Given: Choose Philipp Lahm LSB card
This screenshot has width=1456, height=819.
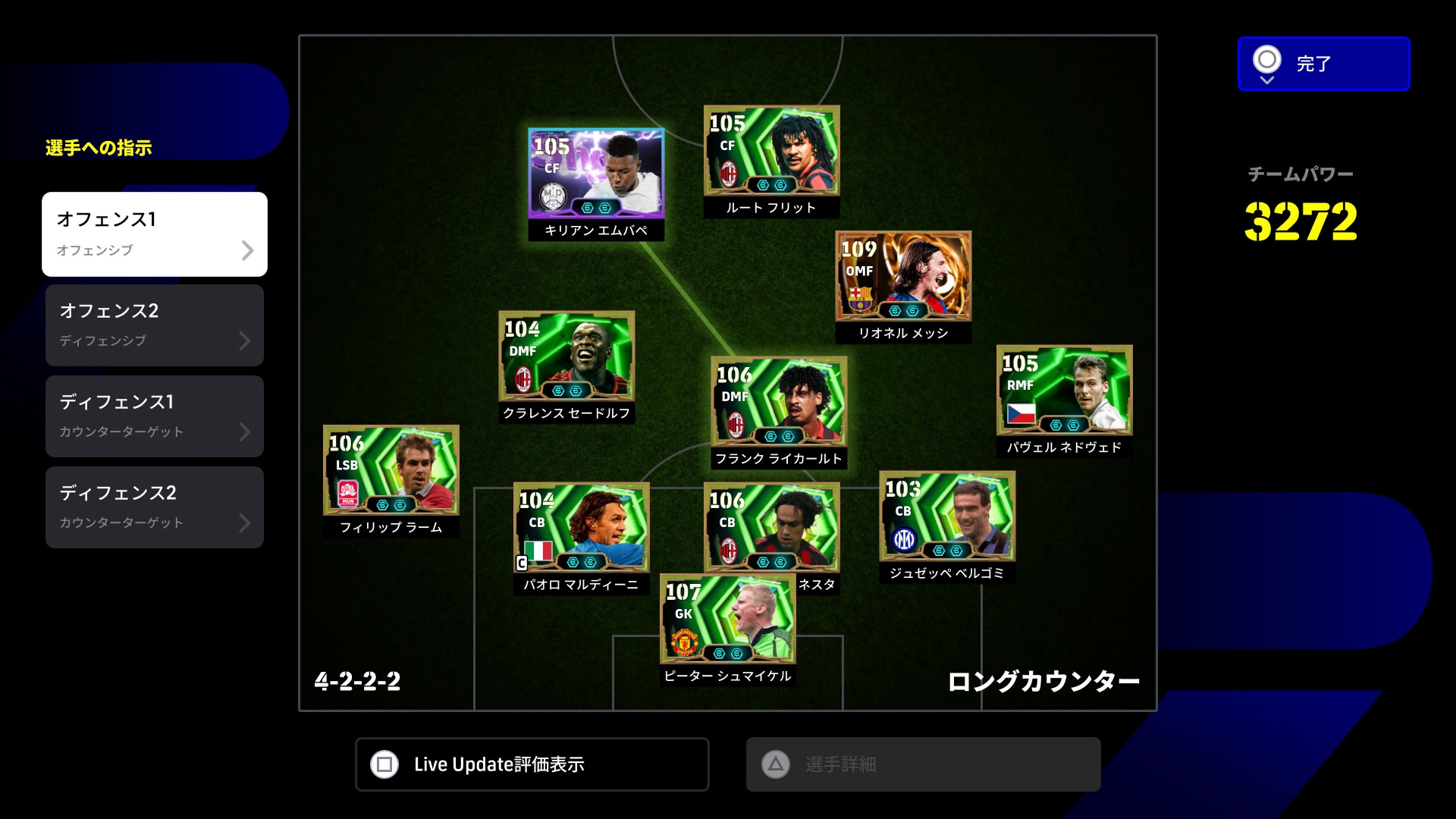Looking at the screenshot, I should [391, 470].
